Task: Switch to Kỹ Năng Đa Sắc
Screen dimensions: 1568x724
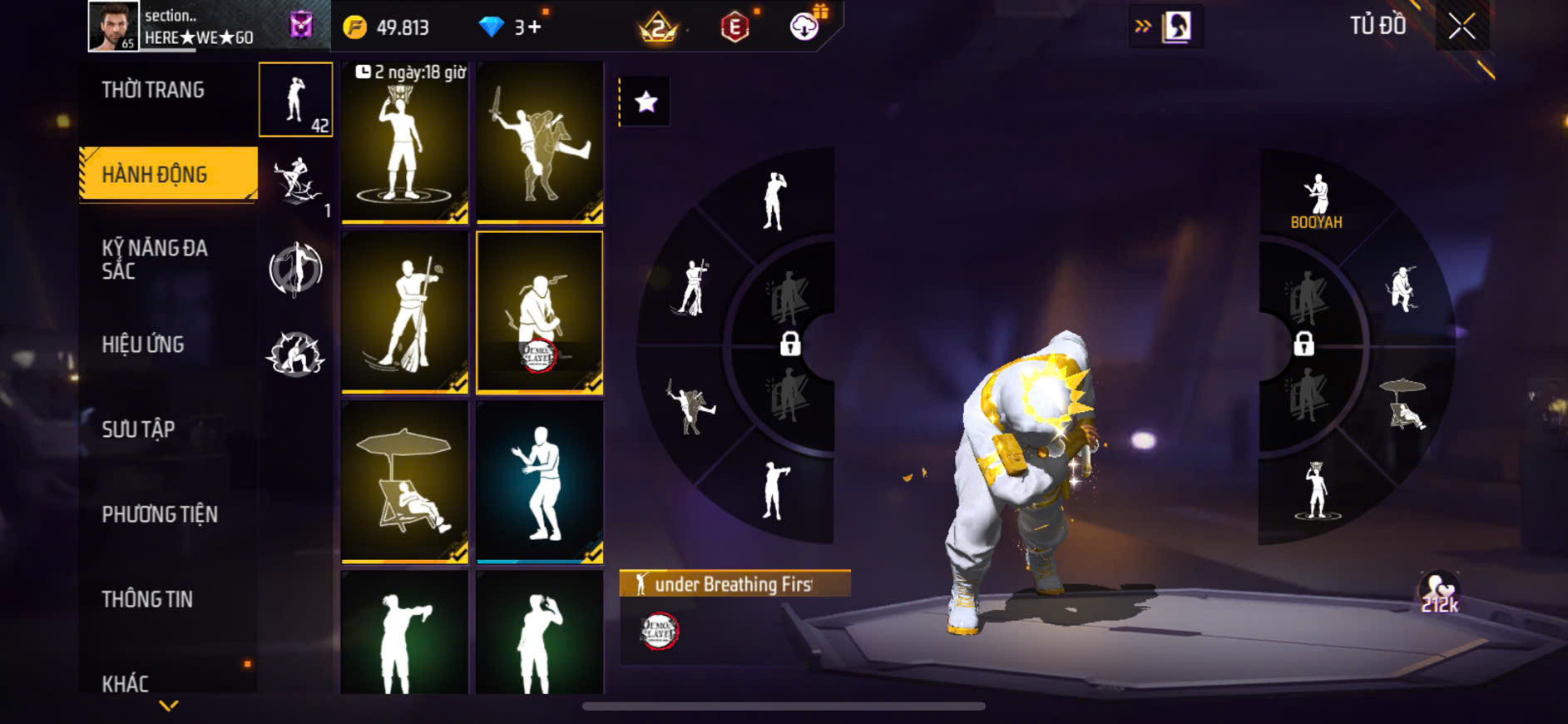Action: pyautogui.click(x=155, y=259)
